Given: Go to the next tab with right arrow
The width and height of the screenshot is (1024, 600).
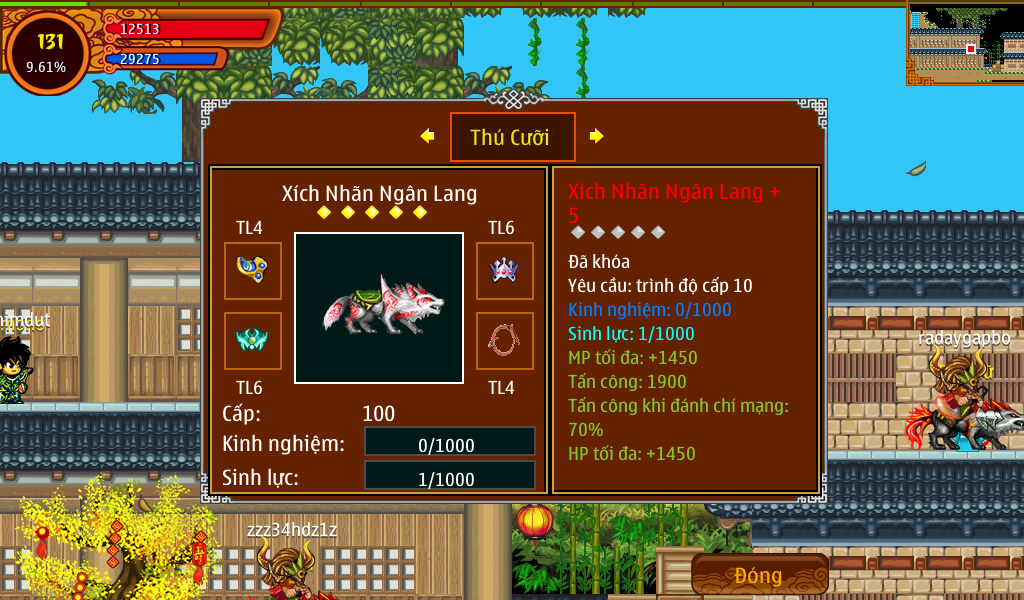Looking at the screenshot, I should pos(596,136).
